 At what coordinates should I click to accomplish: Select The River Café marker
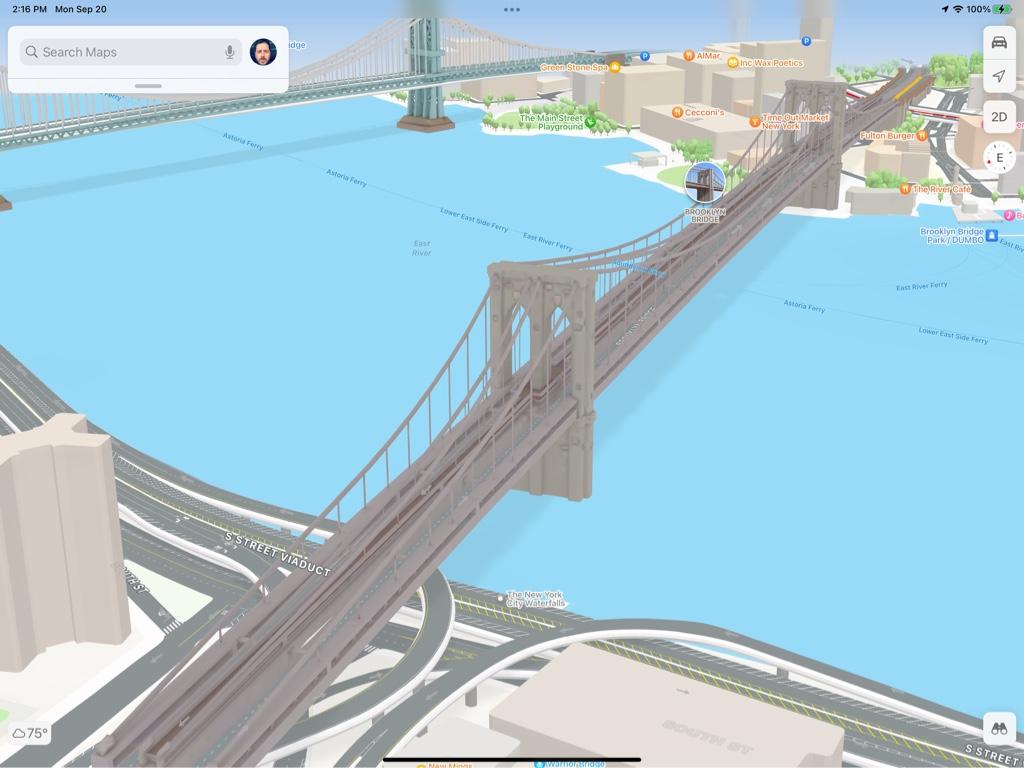(x=905, y=189)
